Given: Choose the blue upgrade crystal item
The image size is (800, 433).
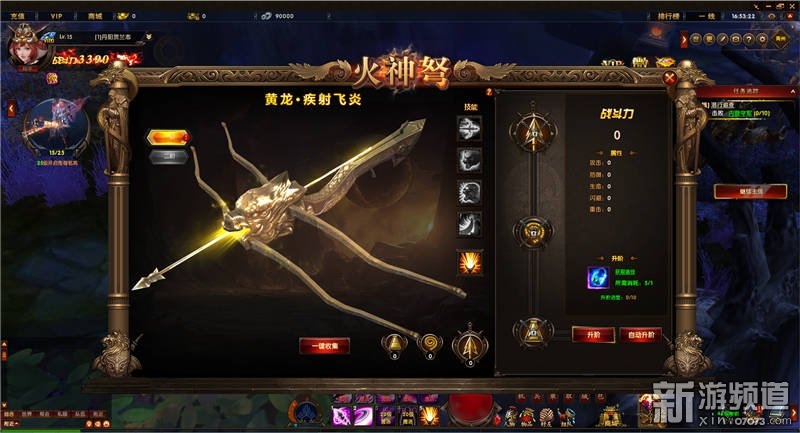Looking at the screenshot, I should pos(599,278).
